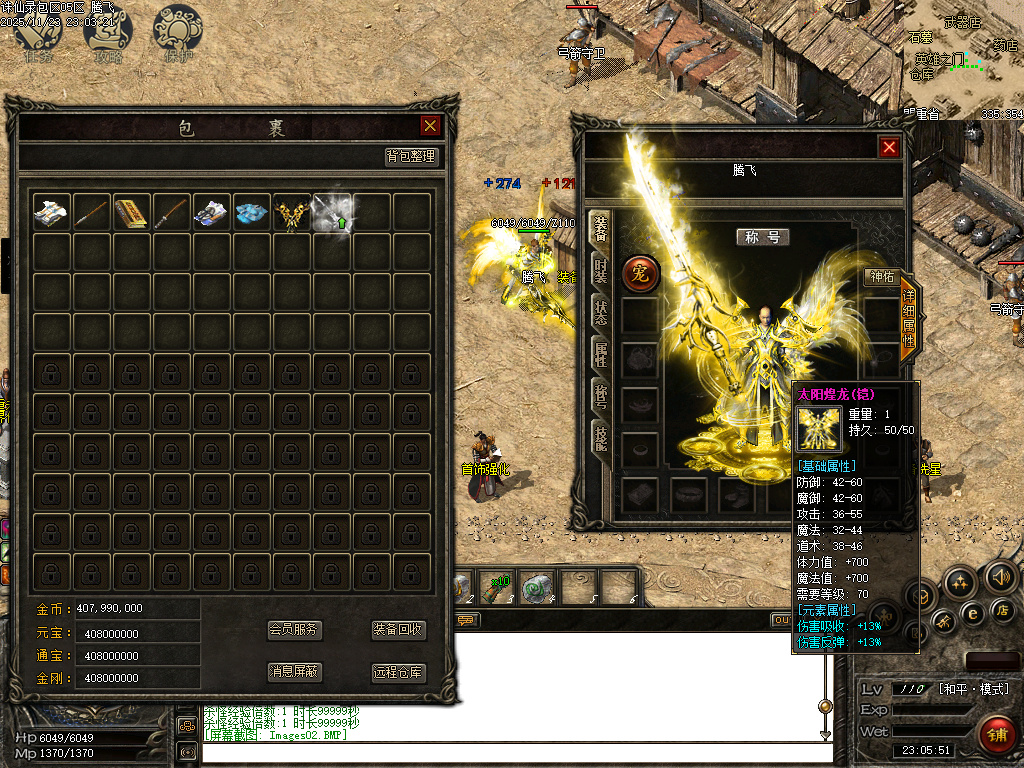
Task: Select the golden winged armor in bag
Action: tap(291, 212)
